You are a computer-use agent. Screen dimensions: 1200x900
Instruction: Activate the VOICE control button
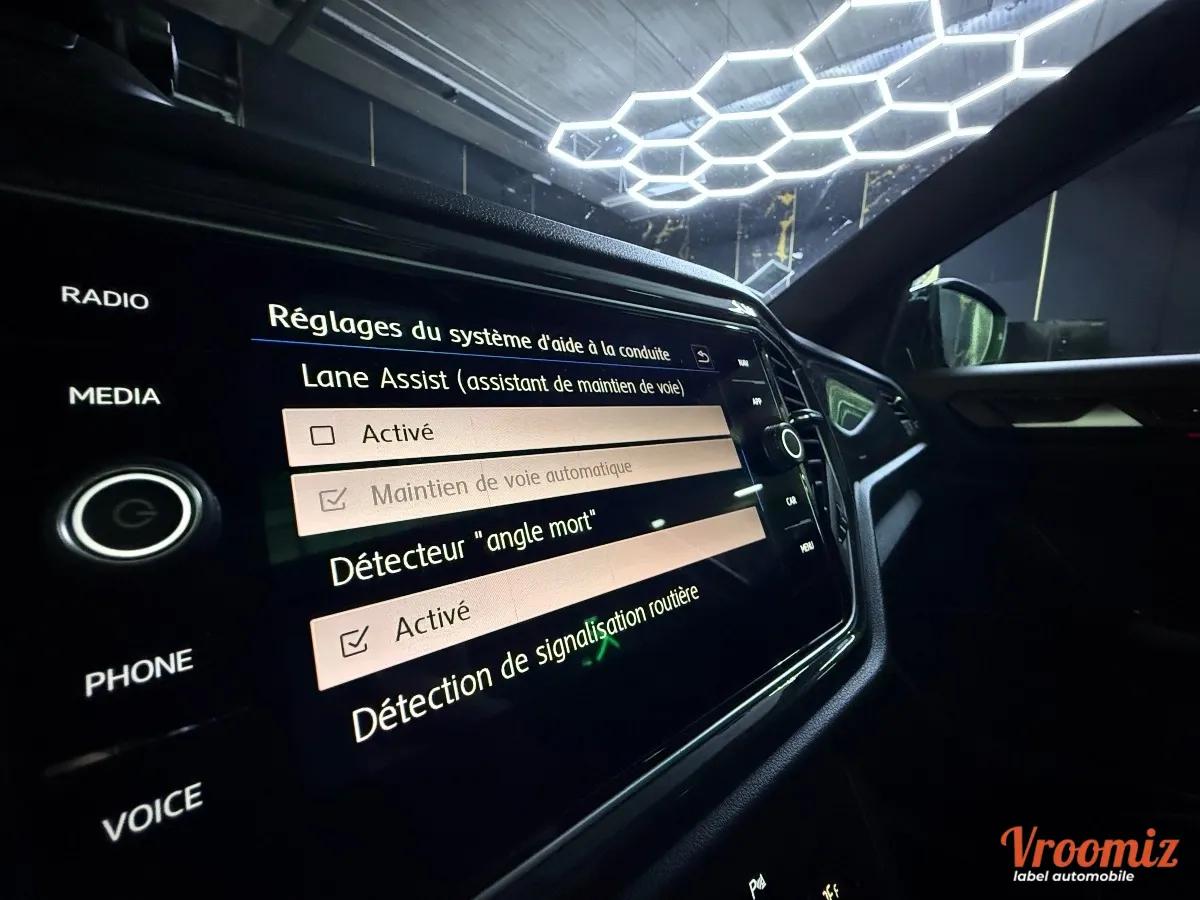tap(152, 811)
